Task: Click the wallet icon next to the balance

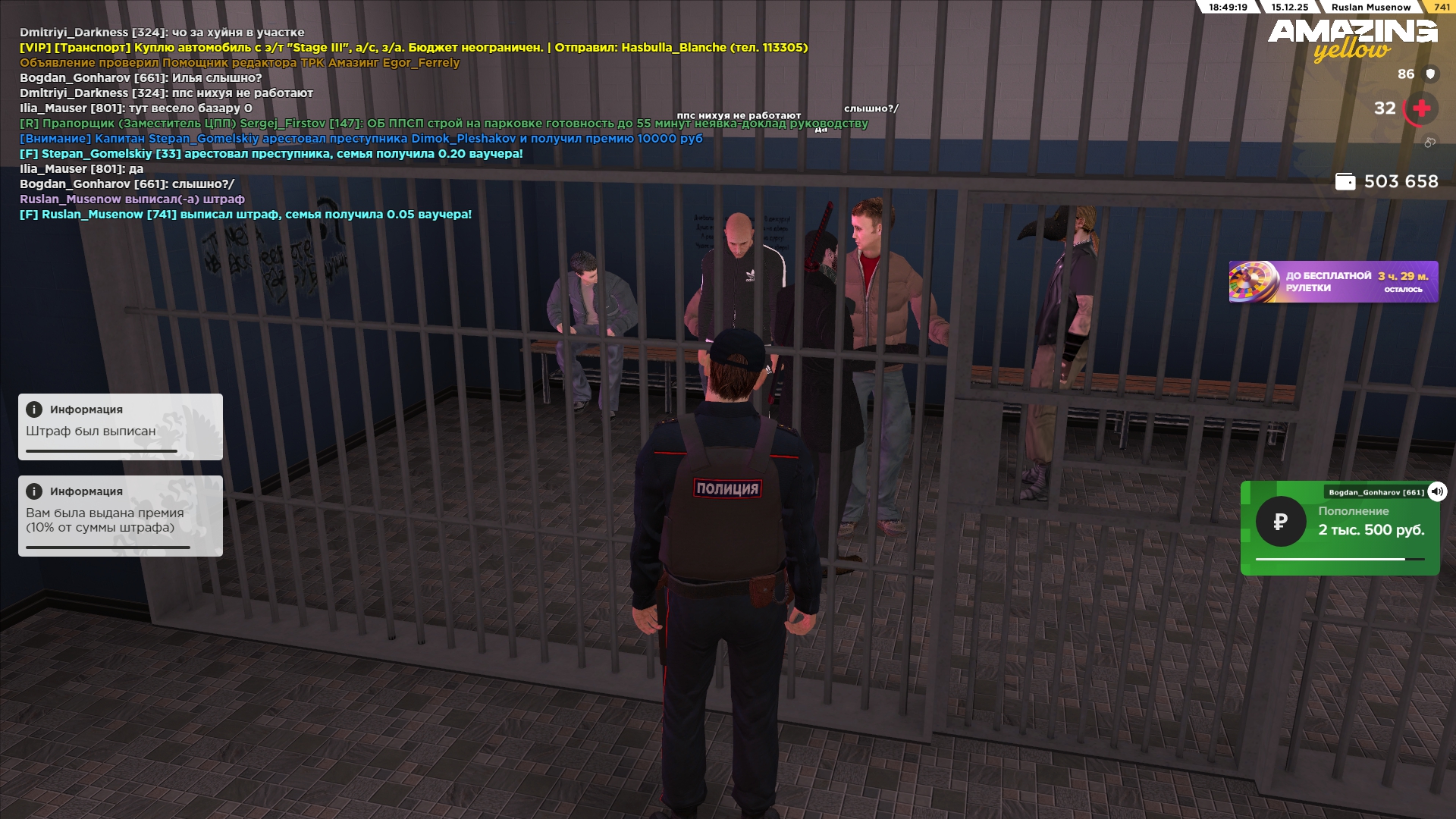Action: coord(1345,182)
